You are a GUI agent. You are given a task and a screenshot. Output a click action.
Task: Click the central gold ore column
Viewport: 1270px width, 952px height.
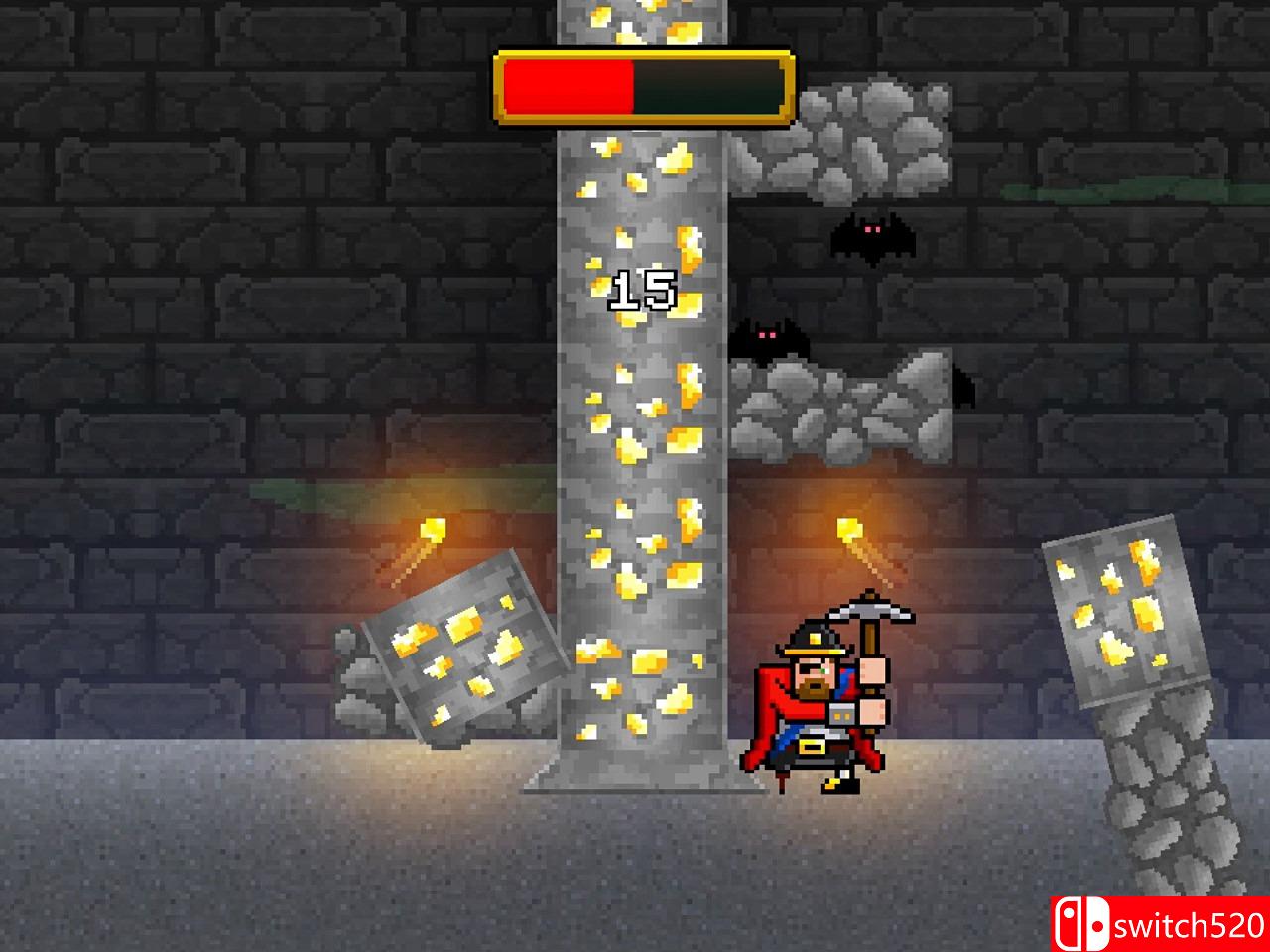[x=640, y=446]
